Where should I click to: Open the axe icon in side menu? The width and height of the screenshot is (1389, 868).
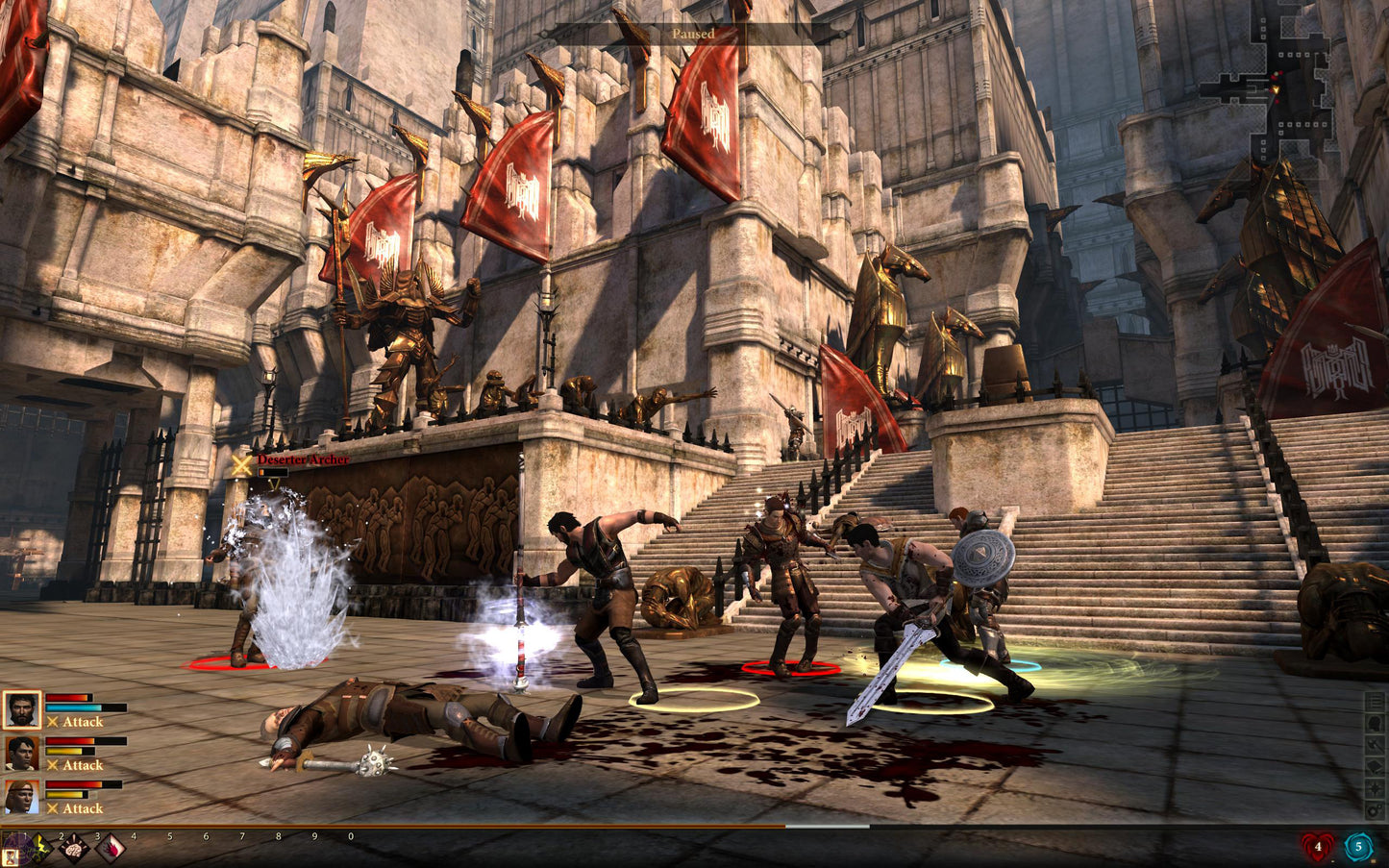(1375, 745)
